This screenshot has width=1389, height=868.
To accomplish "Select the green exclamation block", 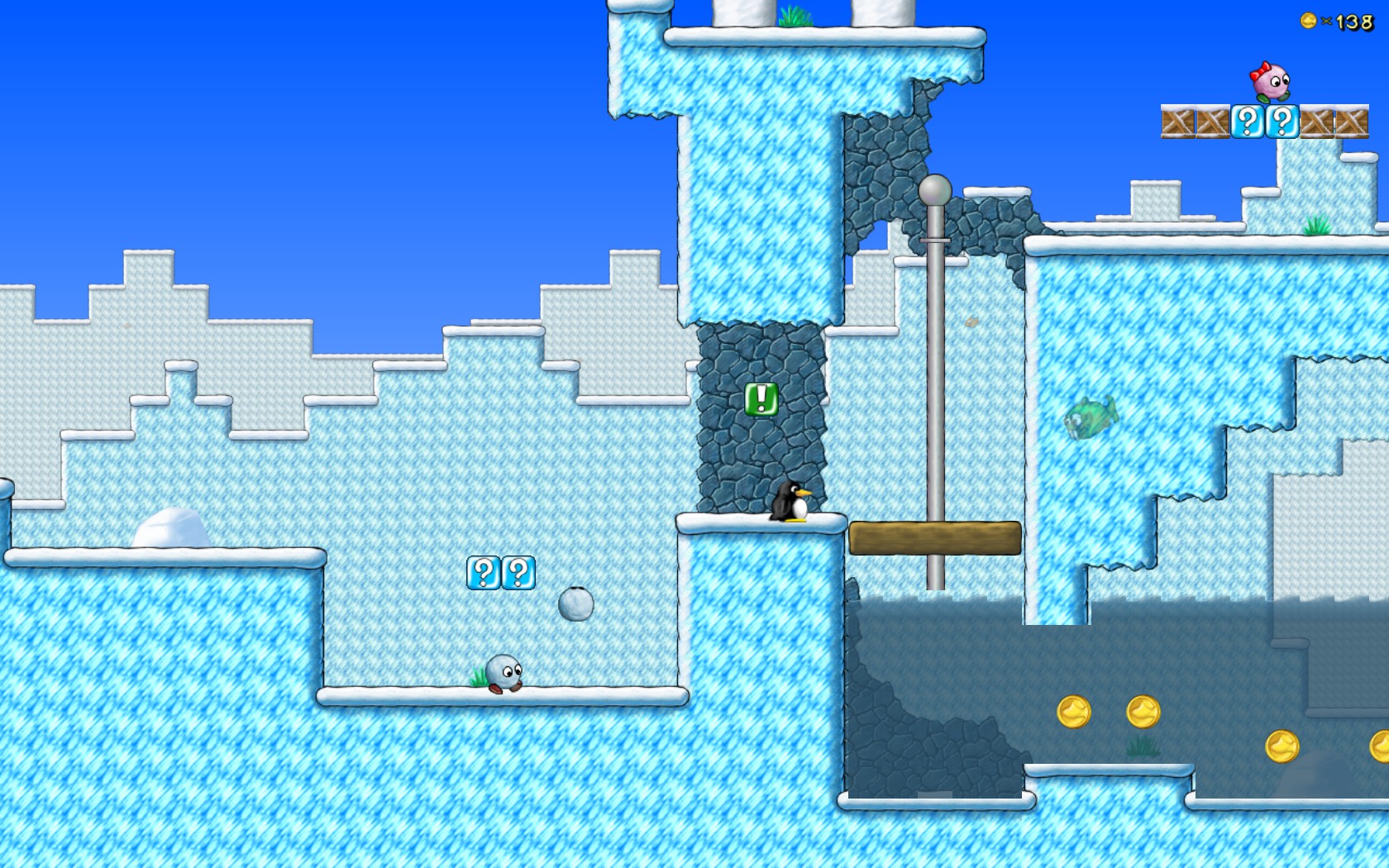I will (761, 401).
